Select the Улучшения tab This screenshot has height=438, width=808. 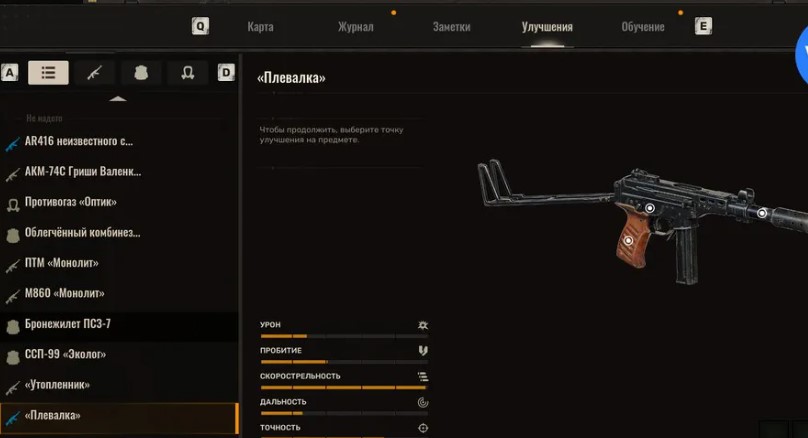(547, 27)
